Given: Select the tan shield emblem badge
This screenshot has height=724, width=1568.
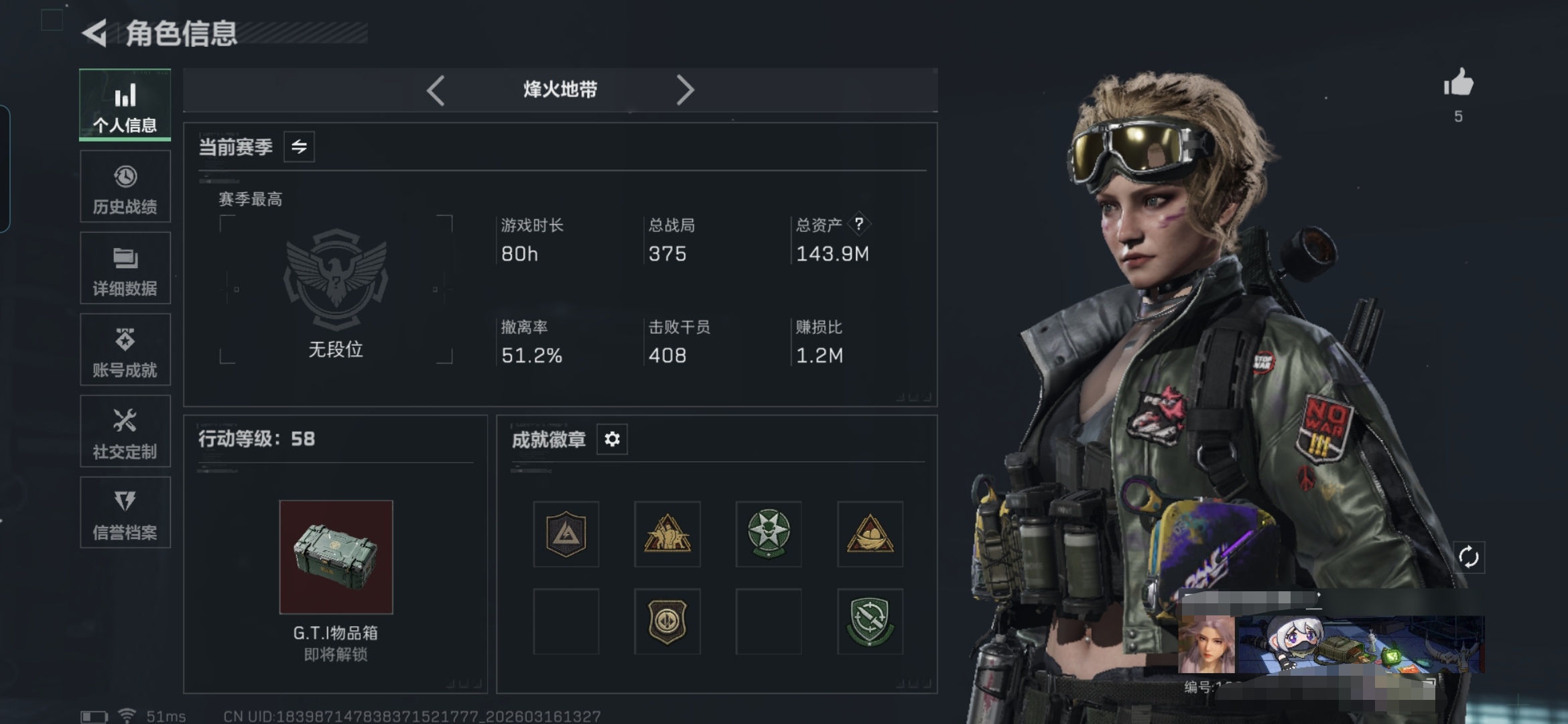Looking at the screenshot, I should pos(667,621).
